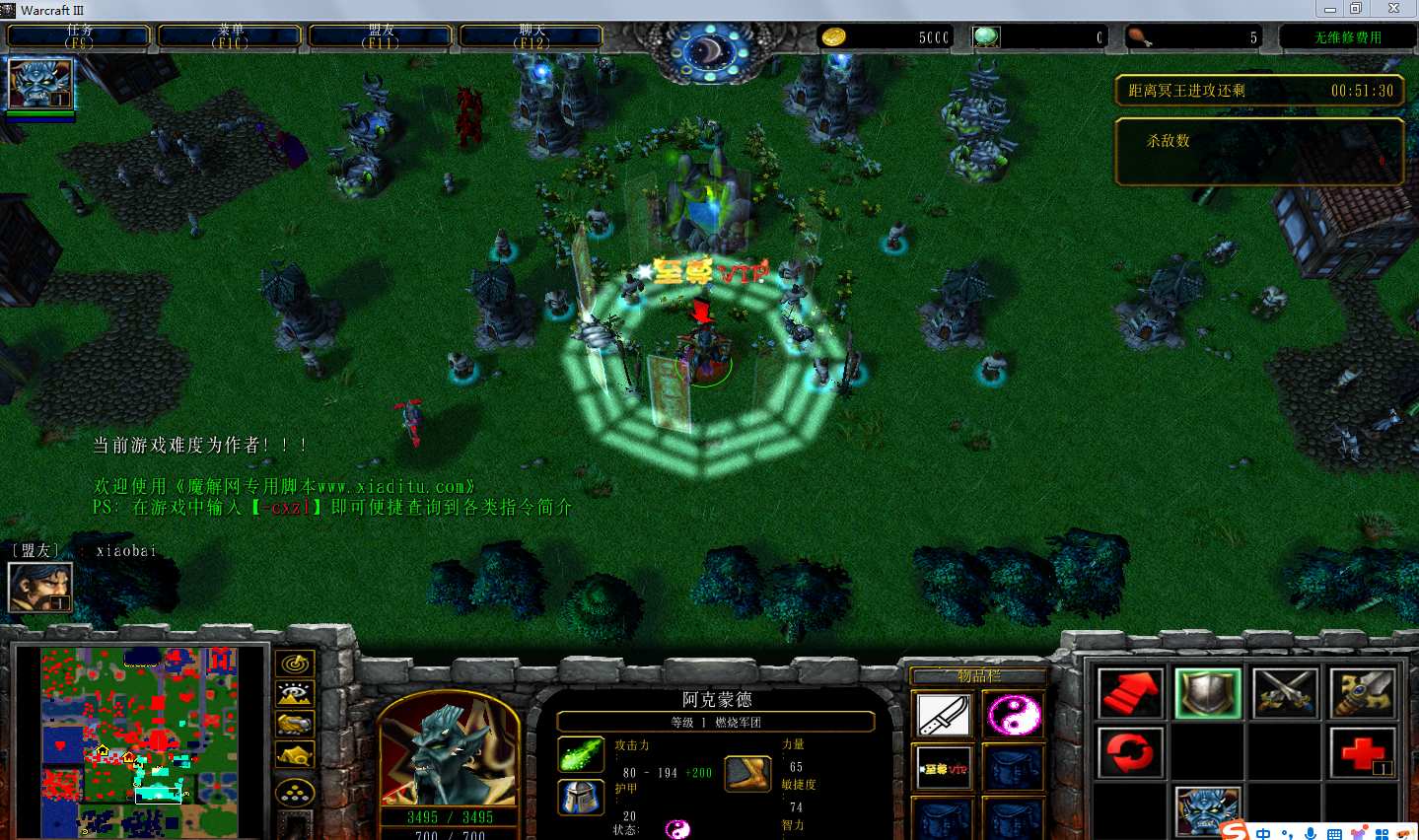Click ally xiaobai's hero portrait

coord(40,586)
